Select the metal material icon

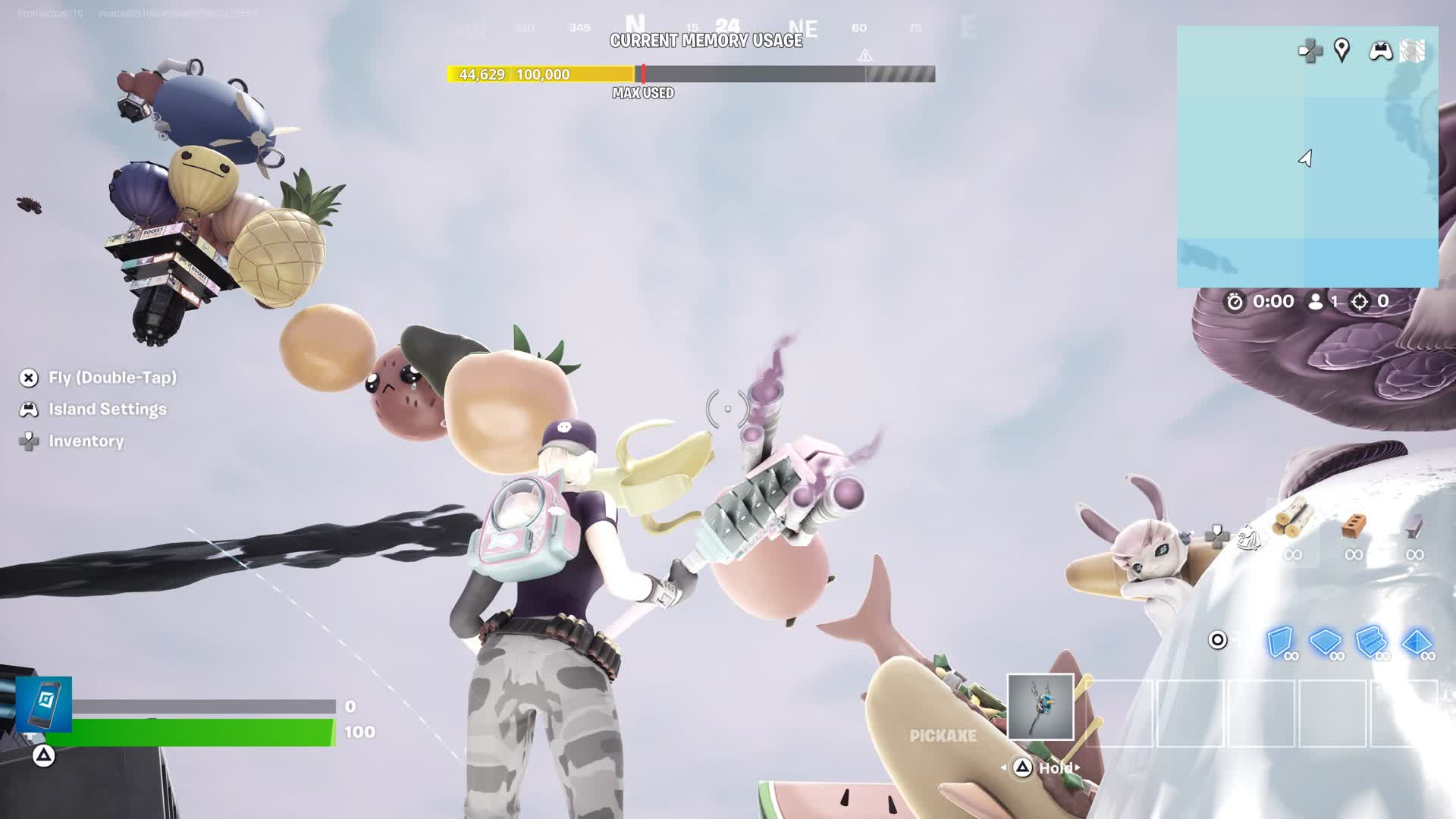click(x=1414, y=526)
